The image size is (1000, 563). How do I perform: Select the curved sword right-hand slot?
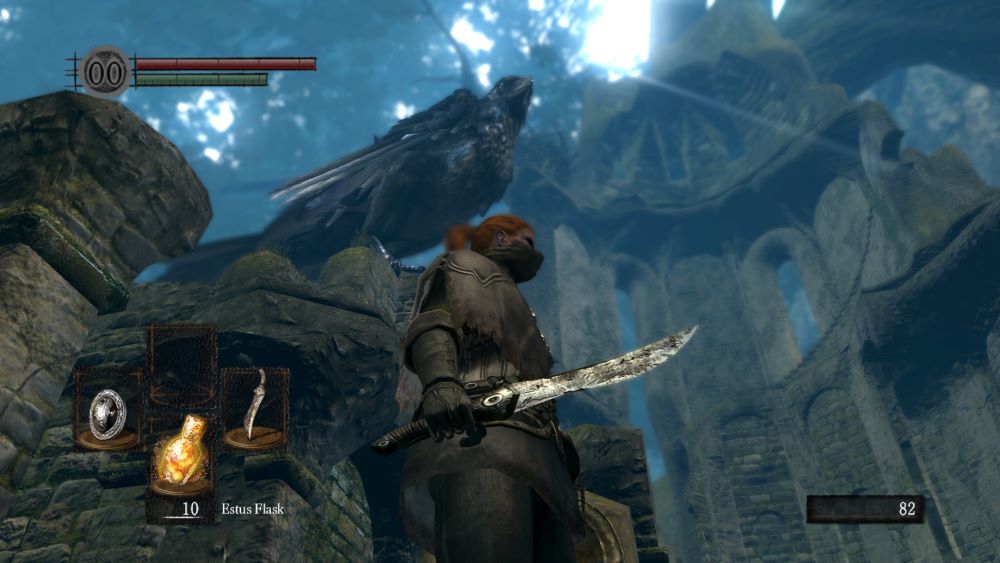tap(254, 409)
